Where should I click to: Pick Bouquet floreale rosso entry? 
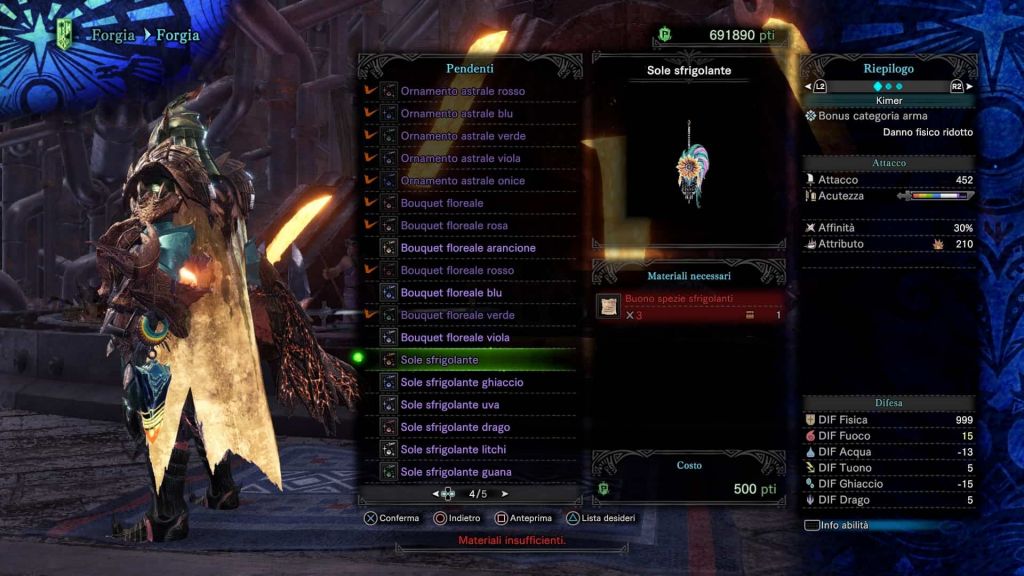coord(457,270)
